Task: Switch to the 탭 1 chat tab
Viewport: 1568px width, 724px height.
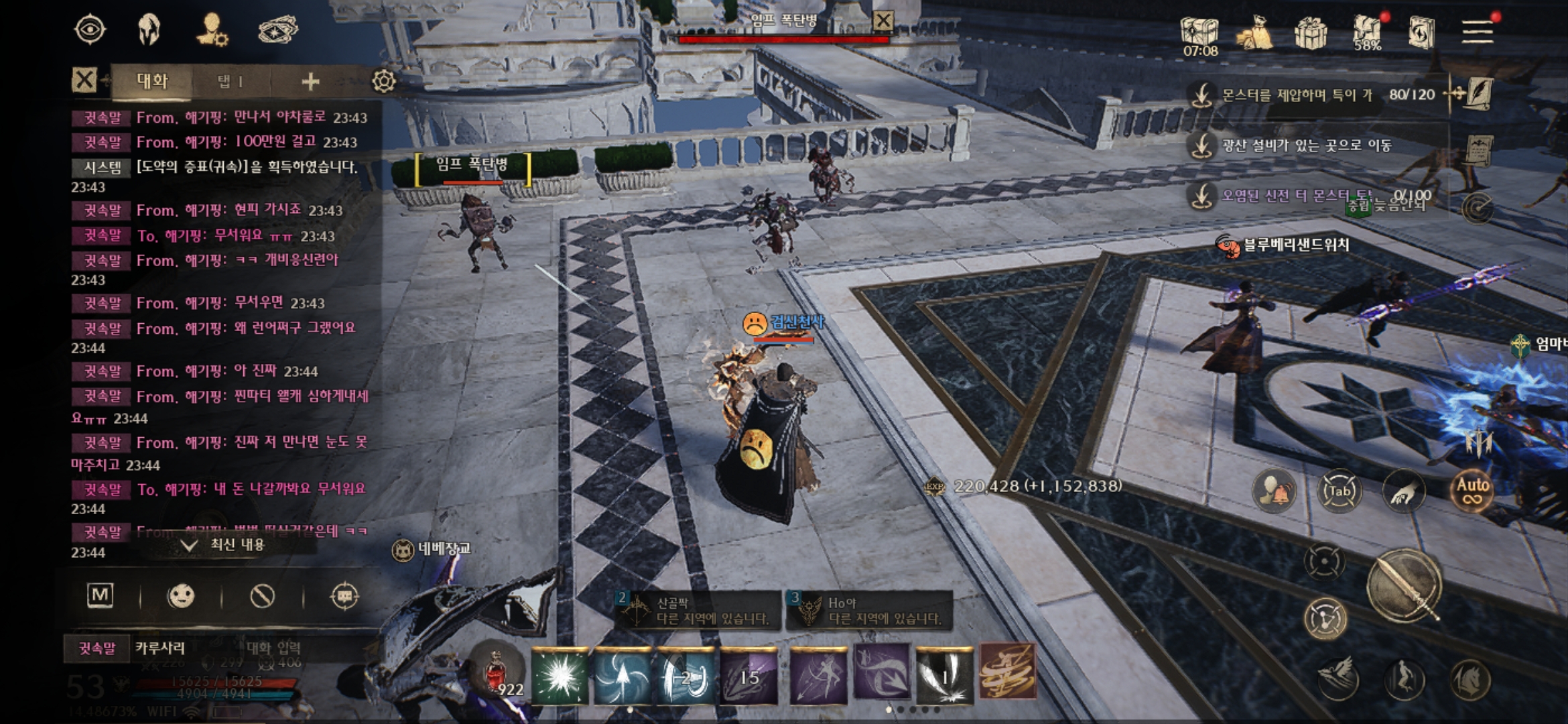Action: pos(230,82)
